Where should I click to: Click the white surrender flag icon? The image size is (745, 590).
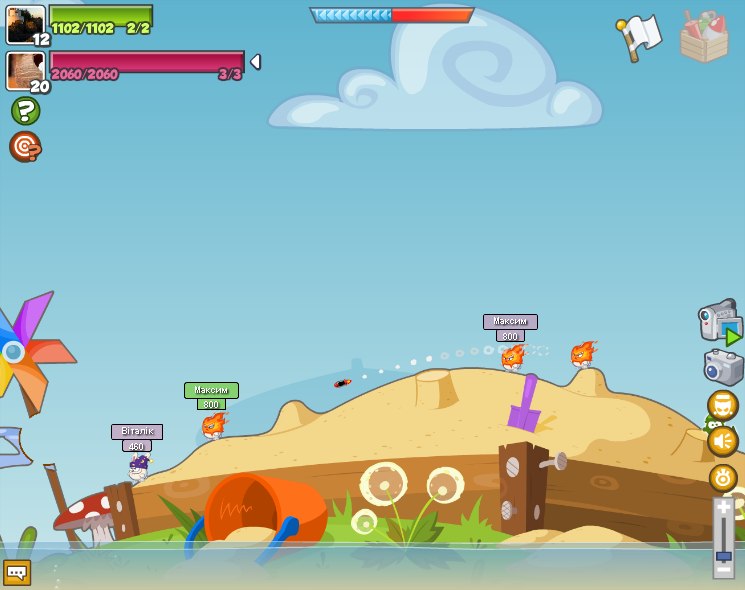639,37
